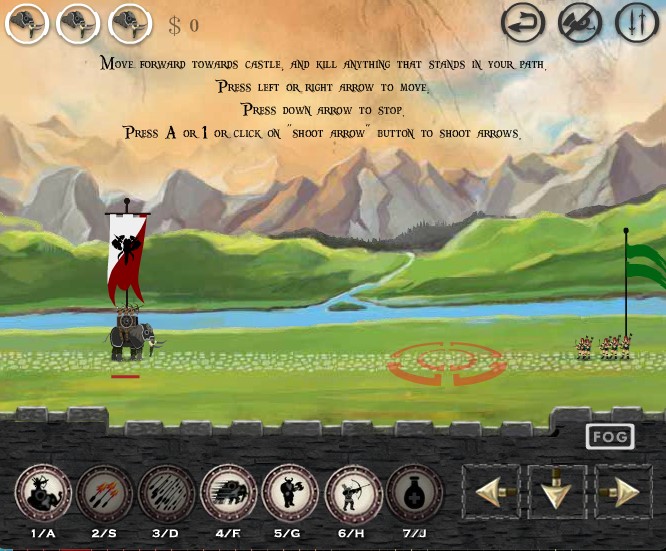Image resolution: width=666 pixels, height=551 pixels.
Task: Click the 1/A shoot arrow ability
Action: (43, 493)
